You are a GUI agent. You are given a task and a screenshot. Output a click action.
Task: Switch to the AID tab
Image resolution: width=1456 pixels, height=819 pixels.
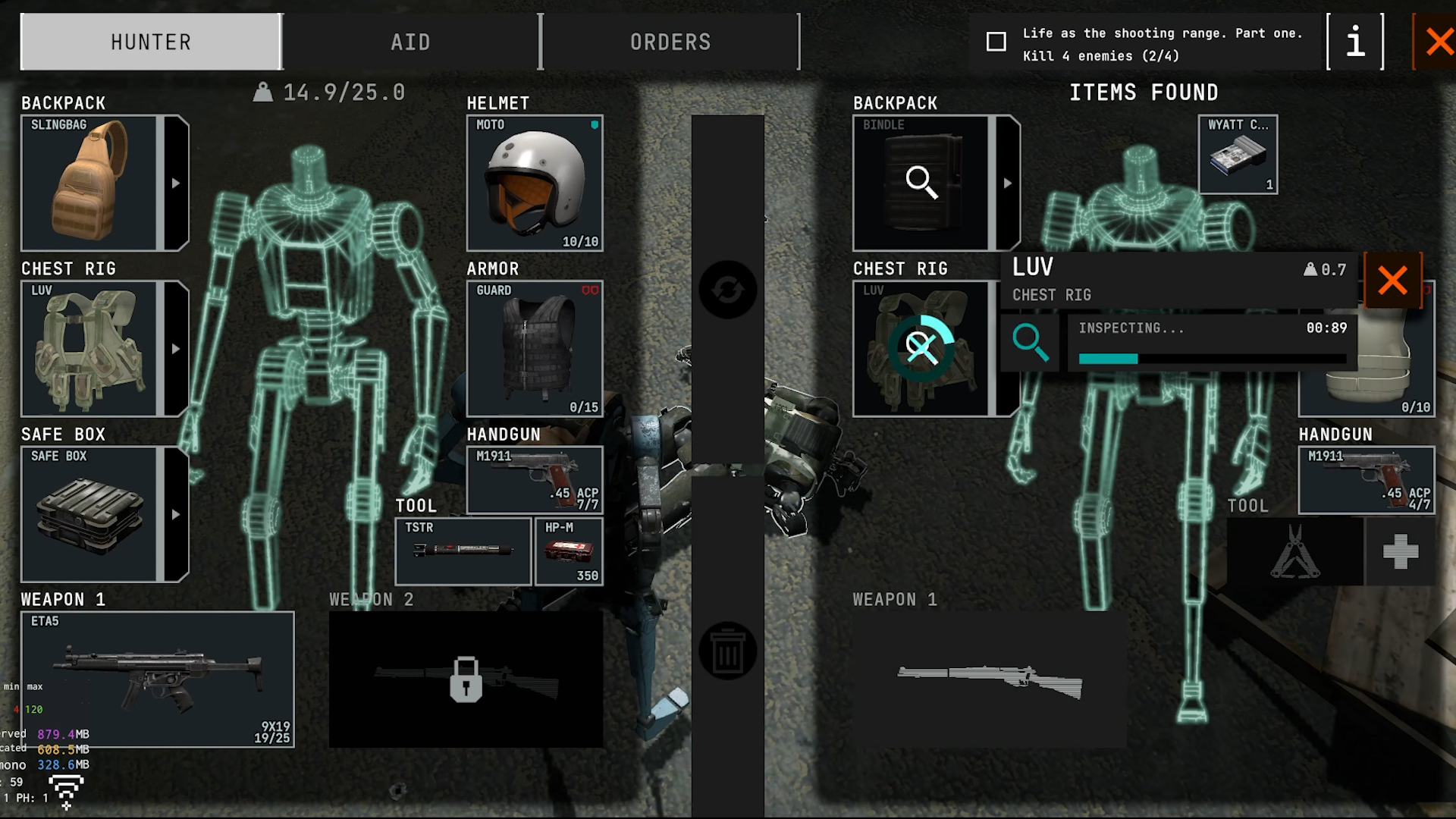(x=409, y=42)
